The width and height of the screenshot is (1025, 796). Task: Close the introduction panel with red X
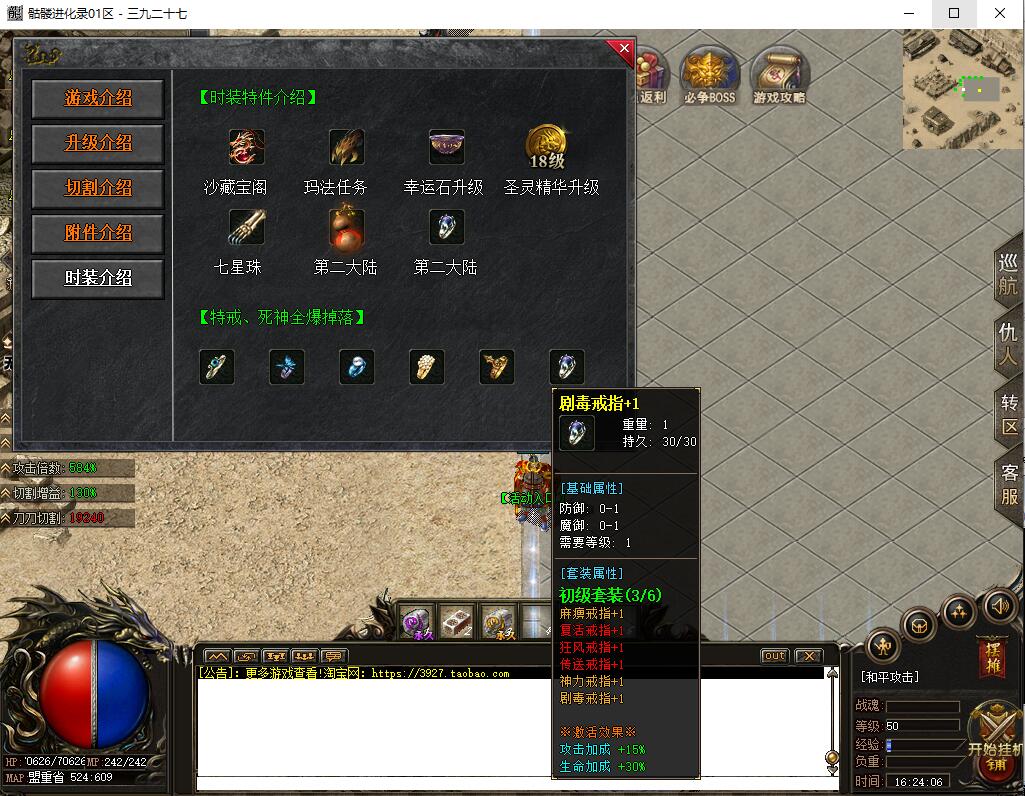(624, 48)
